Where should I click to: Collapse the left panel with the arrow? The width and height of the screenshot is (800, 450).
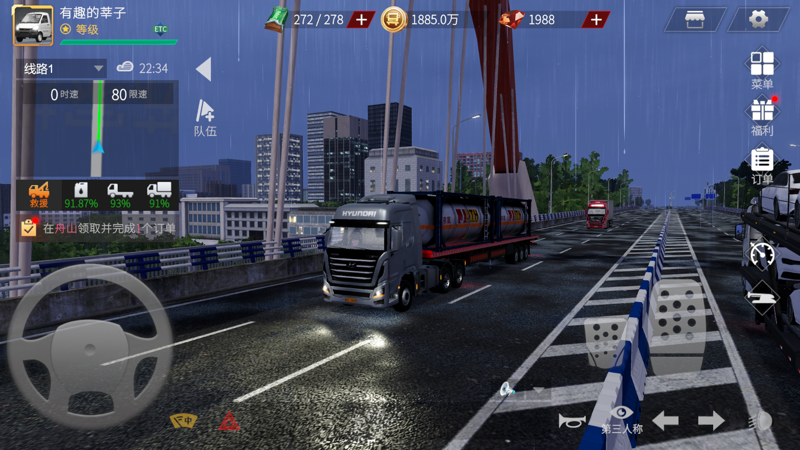click(203, 69)
